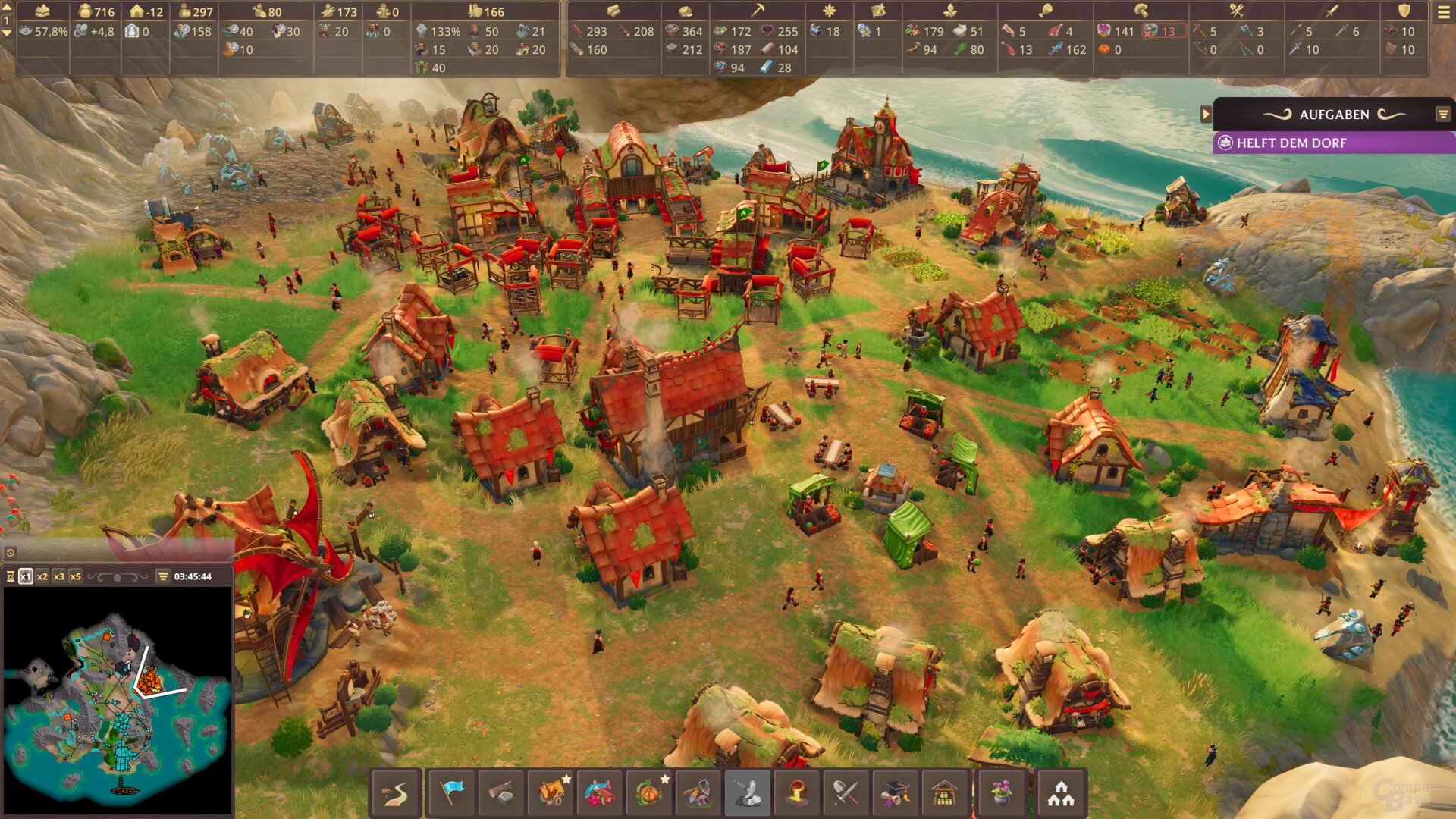This screenshot has height=819, width=1456.
Task: Open the main hamburger menu
Action: 1442,12
